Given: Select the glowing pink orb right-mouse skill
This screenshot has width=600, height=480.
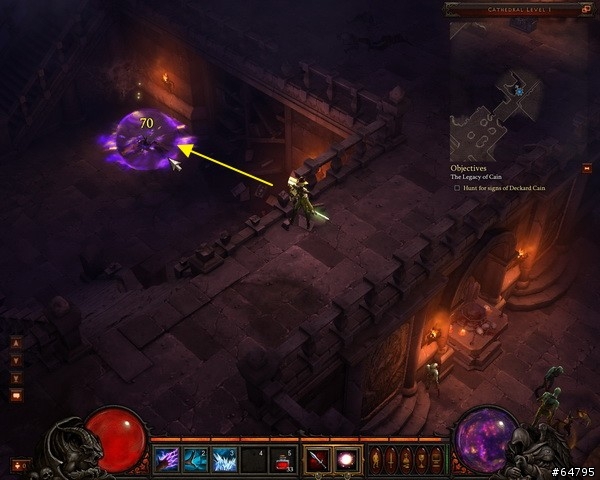Looking at the screenshot, I should pos(346,460).
